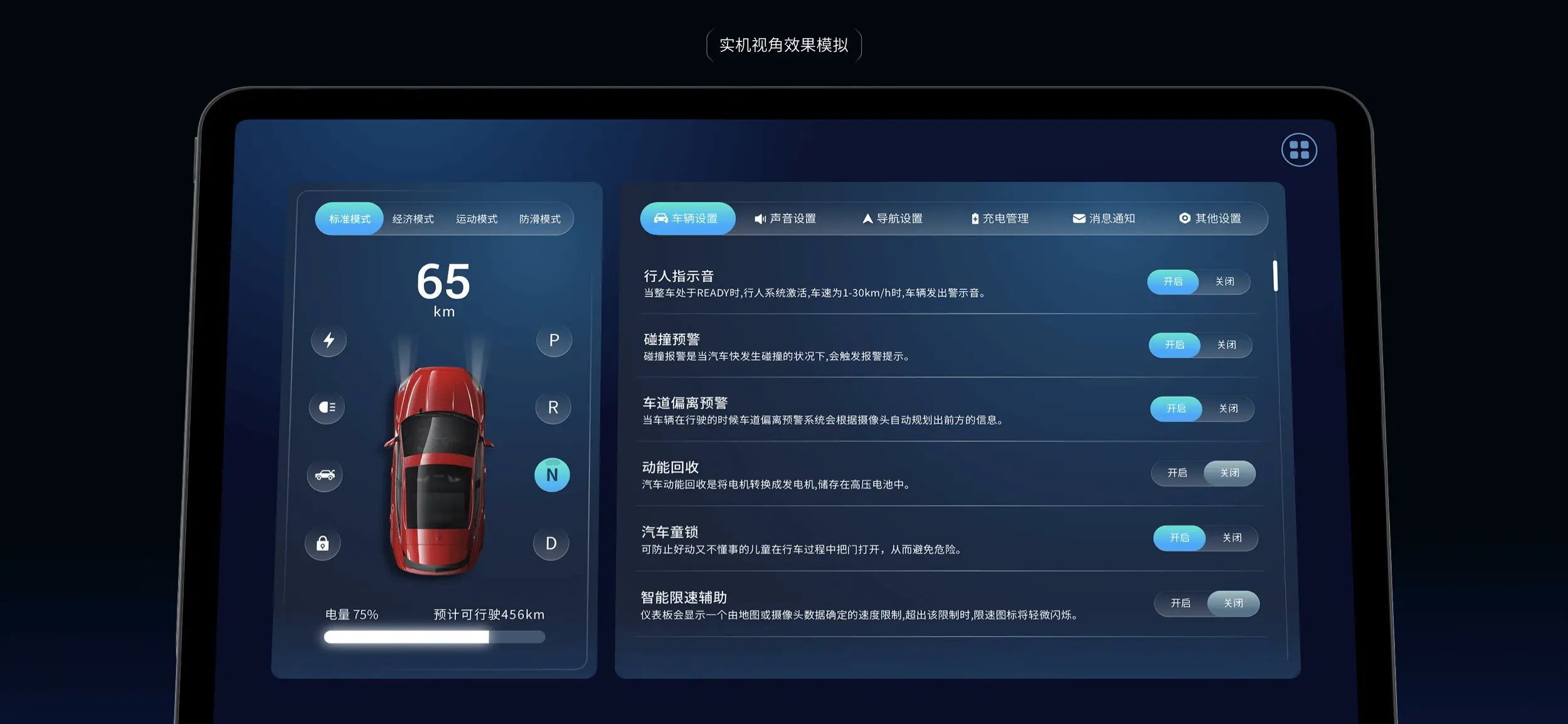Disable 汽车童锁 via 关闭
1568x724 pixels.
point(1232,538)
